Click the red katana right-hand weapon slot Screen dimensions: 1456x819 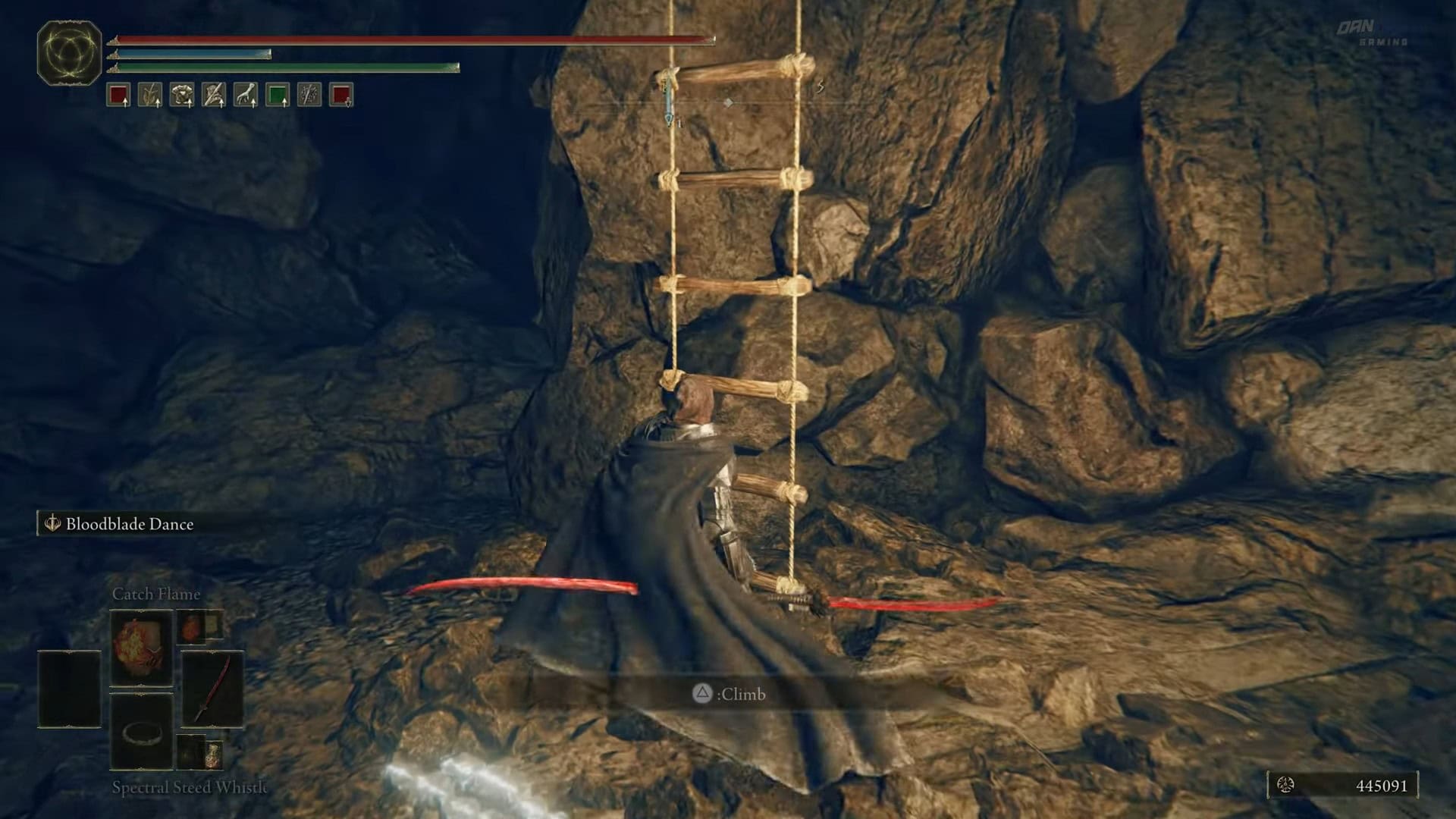tap(212, 689)
